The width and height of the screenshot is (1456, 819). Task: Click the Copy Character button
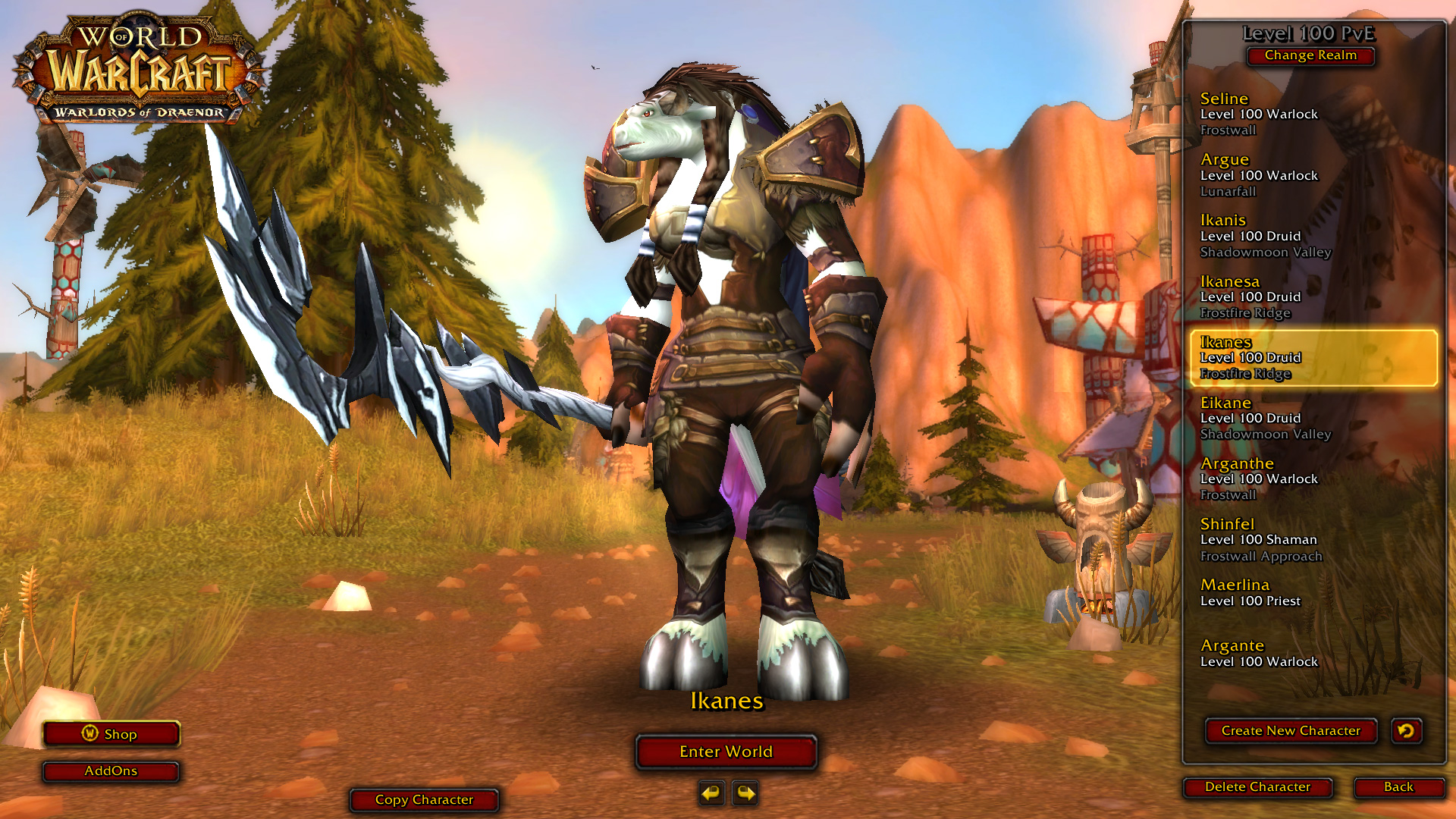point(424,800)
